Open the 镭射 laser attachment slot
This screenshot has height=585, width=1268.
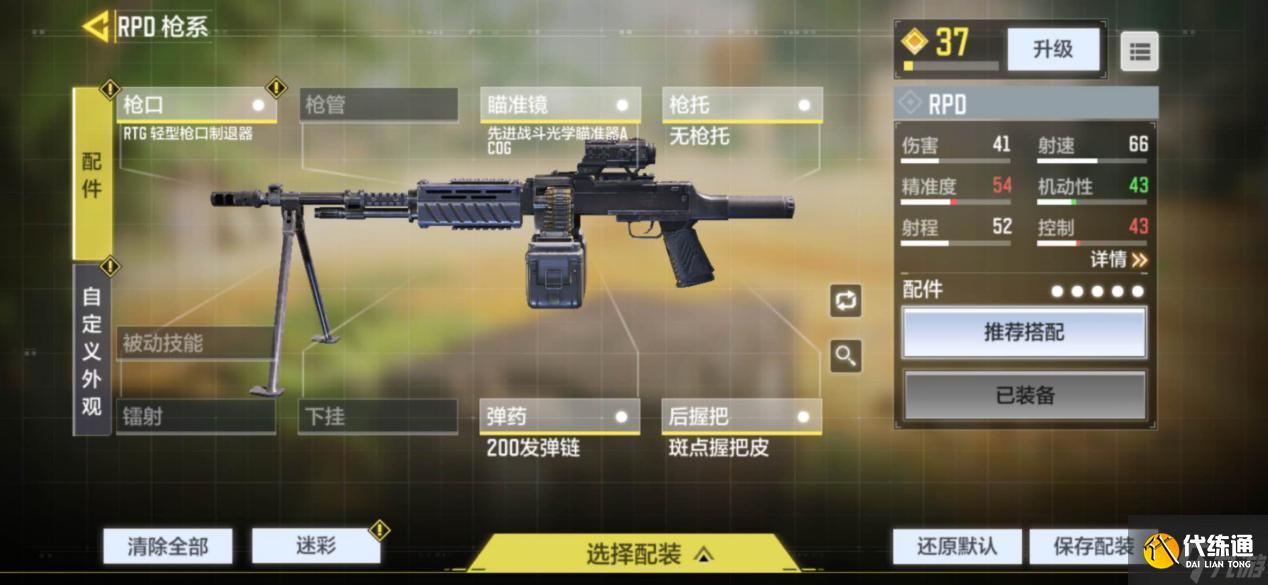(196, 416)
